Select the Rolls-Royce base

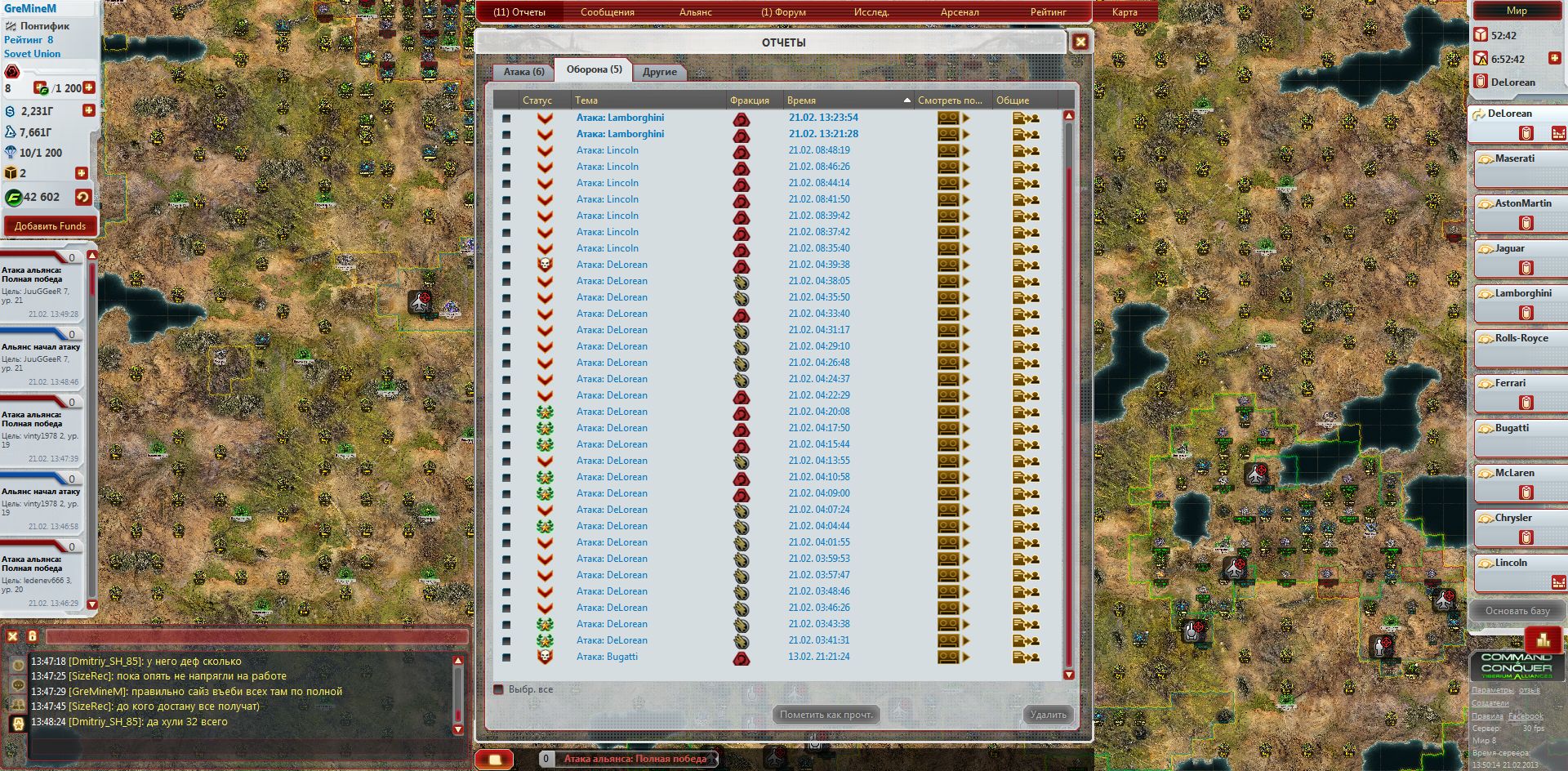[x=1521, y=339]
